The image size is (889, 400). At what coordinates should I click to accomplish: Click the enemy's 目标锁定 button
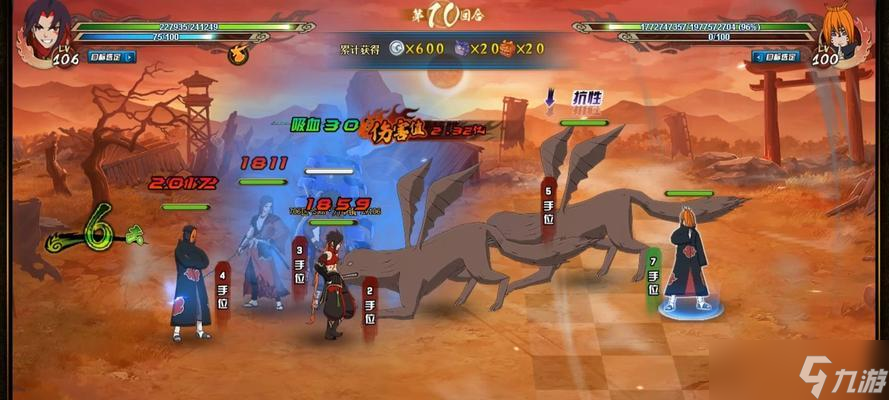[776, 57]
